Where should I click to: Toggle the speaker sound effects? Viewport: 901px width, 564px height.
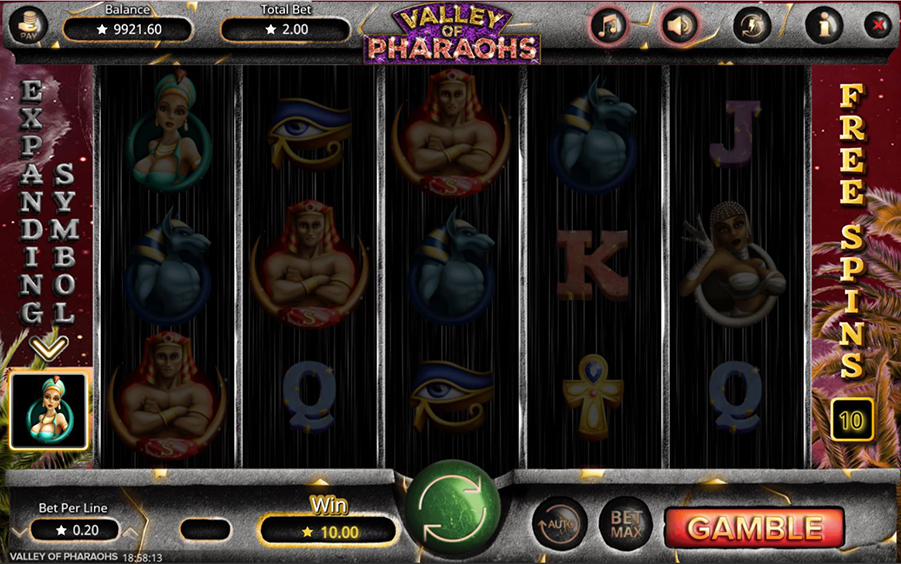[680, 26]
